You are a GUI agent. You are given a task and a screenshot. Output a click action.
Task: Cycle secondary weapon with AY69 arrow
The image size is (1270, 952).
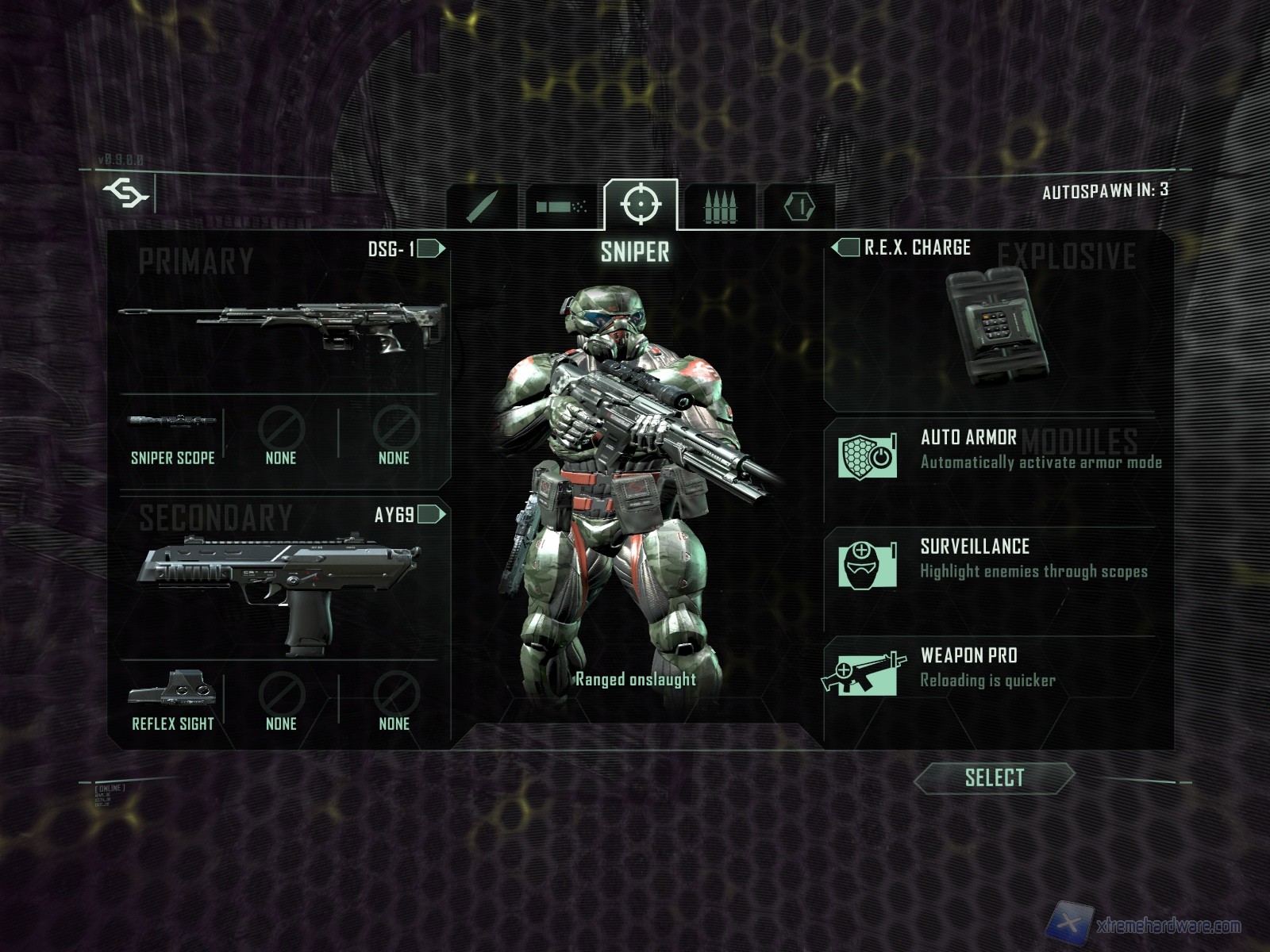click(431, 515)
